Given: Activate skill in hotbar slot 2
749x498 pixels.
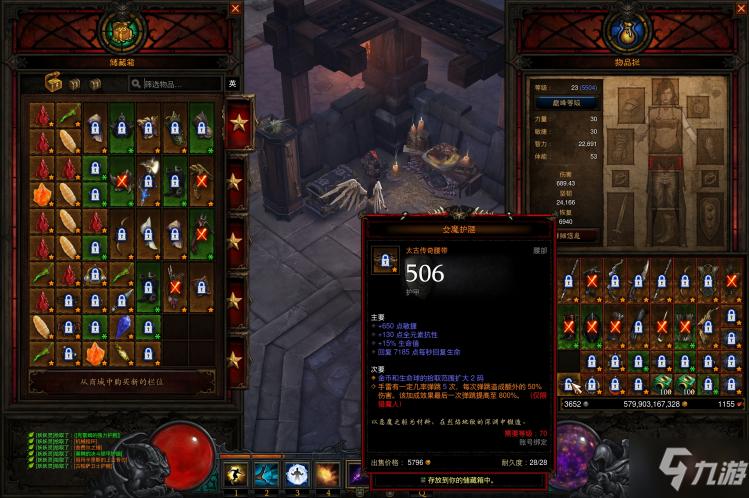Looking at the screenshot, I should click(x=267, y=474).
